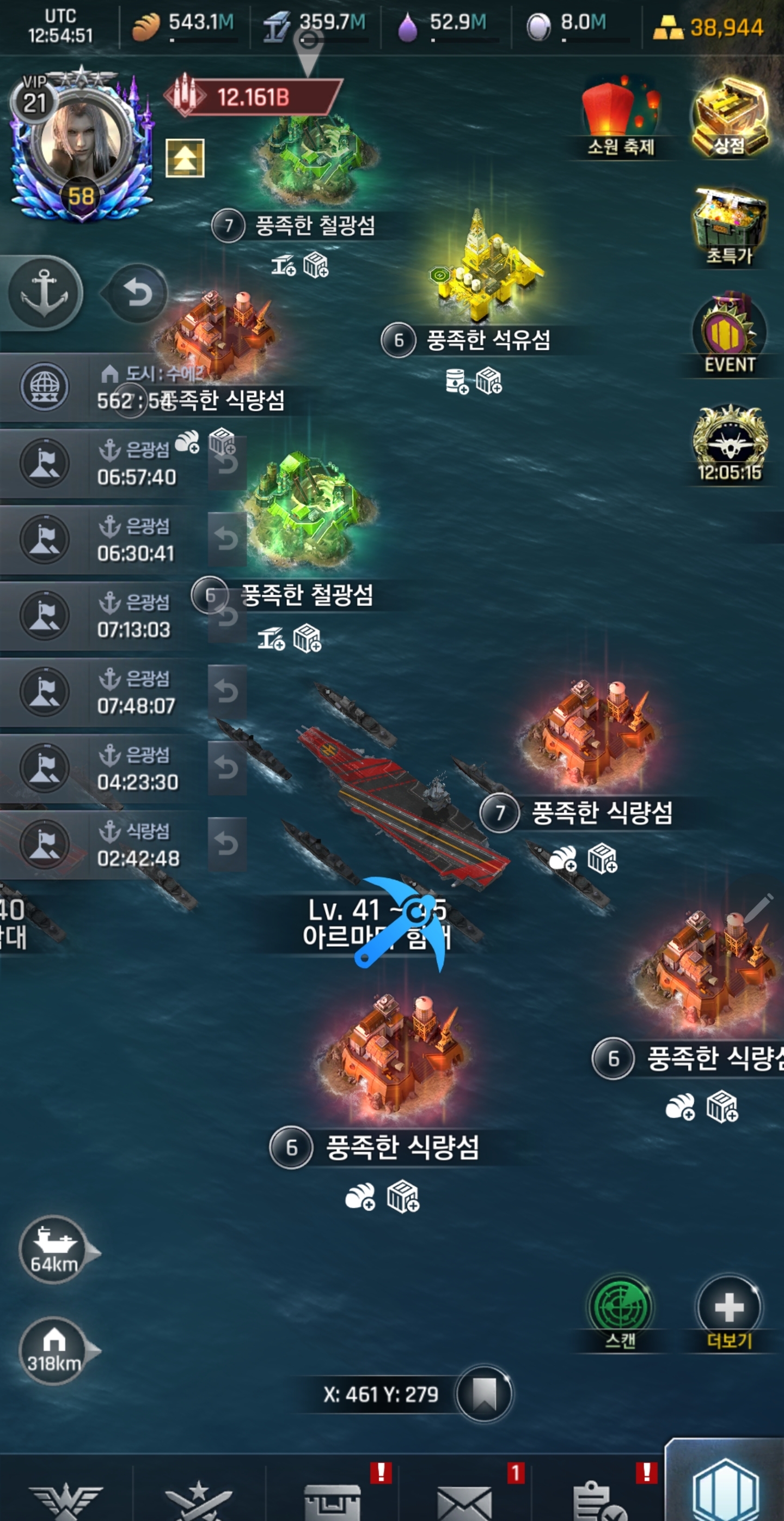Open the player profile avatar

tap(81, 142)
